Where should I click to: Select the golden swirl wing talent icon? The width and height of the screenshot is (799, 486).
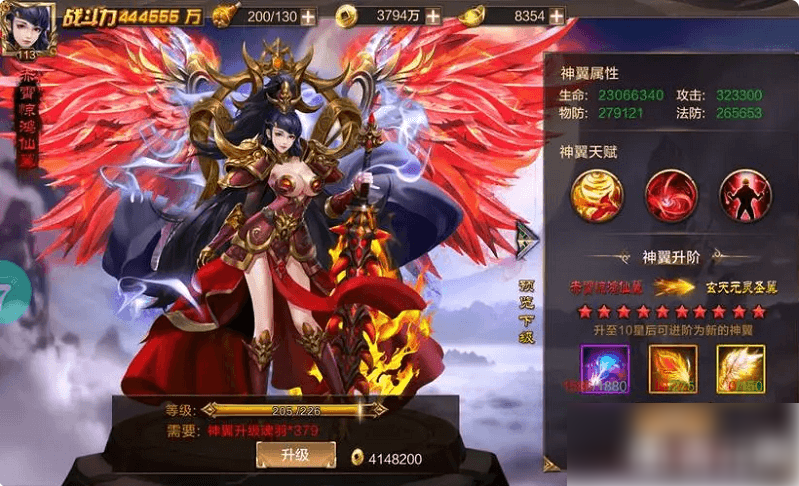click(x=596, y=196)
